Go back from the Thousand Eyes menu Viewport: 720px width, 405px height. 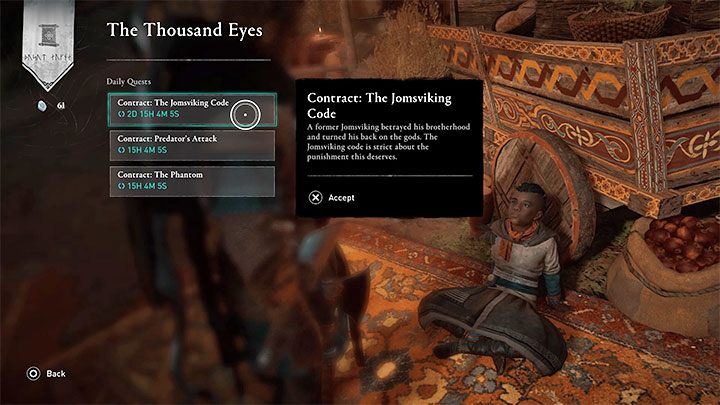[x=47, y=373]
